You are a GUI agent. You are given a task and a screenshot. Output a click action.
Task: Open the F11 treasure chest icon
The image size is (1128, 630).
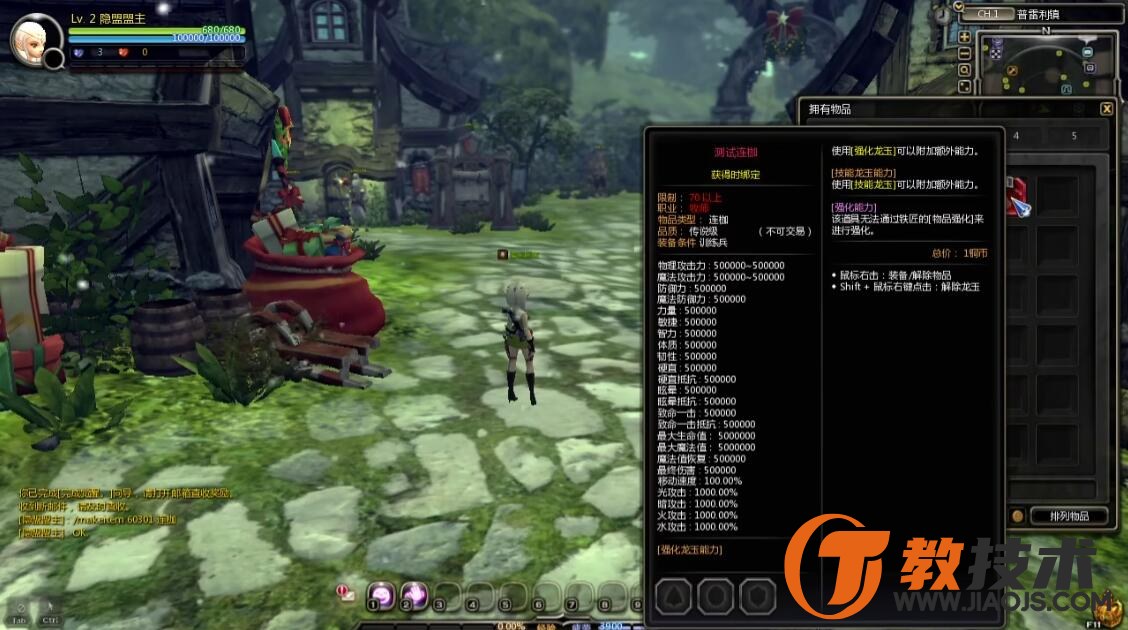point(1107,607)
